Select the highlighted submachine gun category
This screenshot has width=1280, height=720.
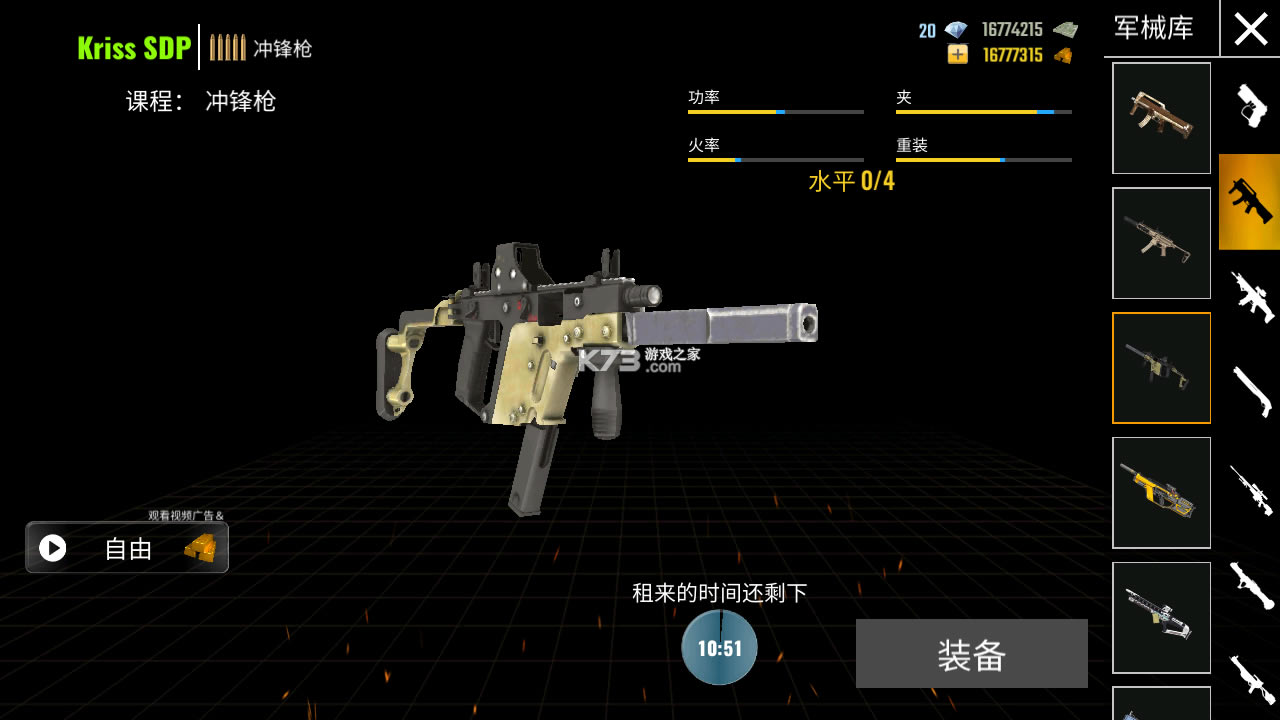[1250, 201]
